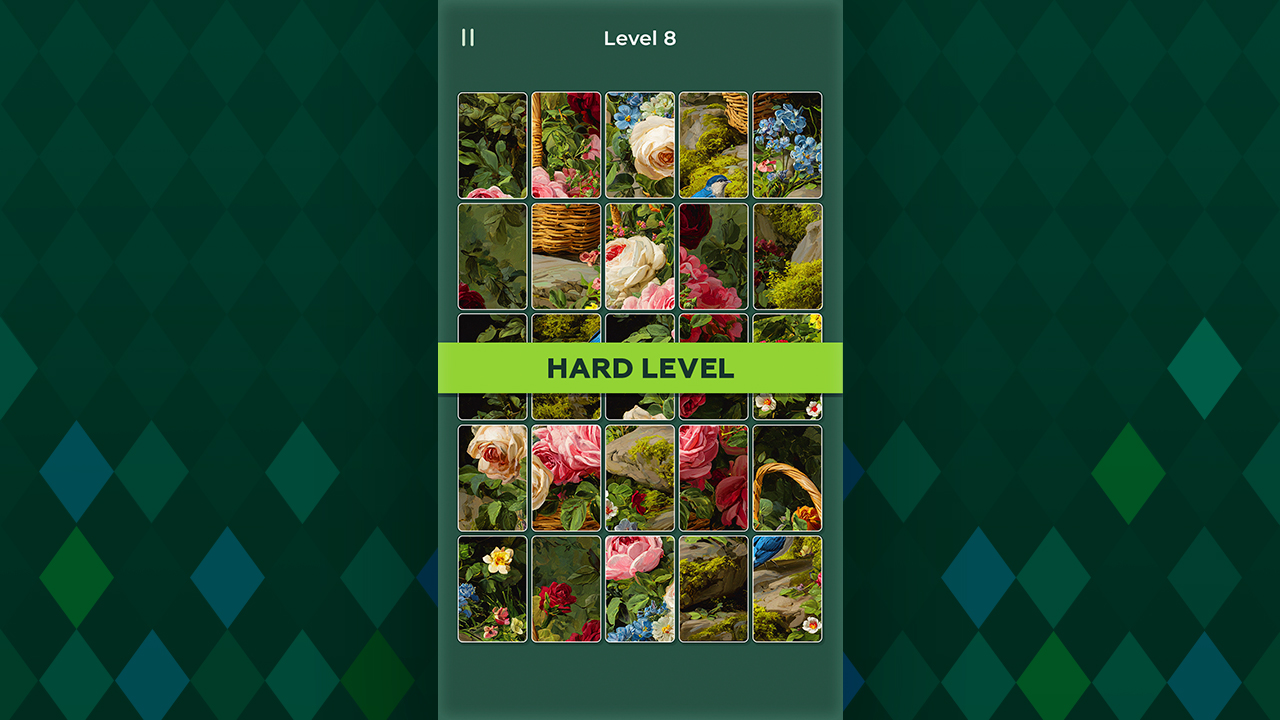The width and height of the screenshot is (1280, 720).
Task: Pick the basket with pink roses tile, top row
Action: click(566, 145)
